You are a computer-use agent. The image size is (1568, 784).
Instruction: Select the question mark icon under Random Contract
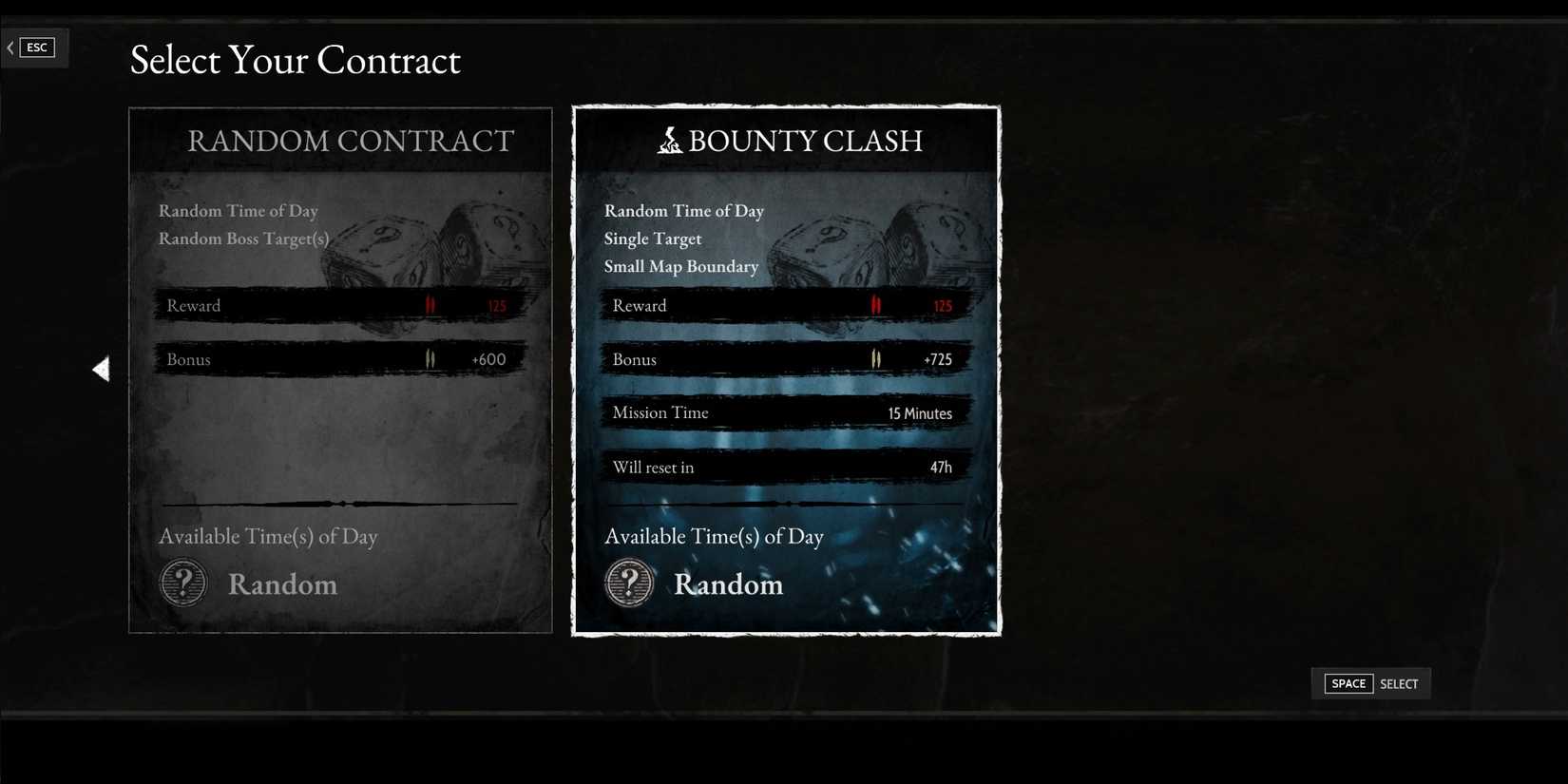click(182, 583)
